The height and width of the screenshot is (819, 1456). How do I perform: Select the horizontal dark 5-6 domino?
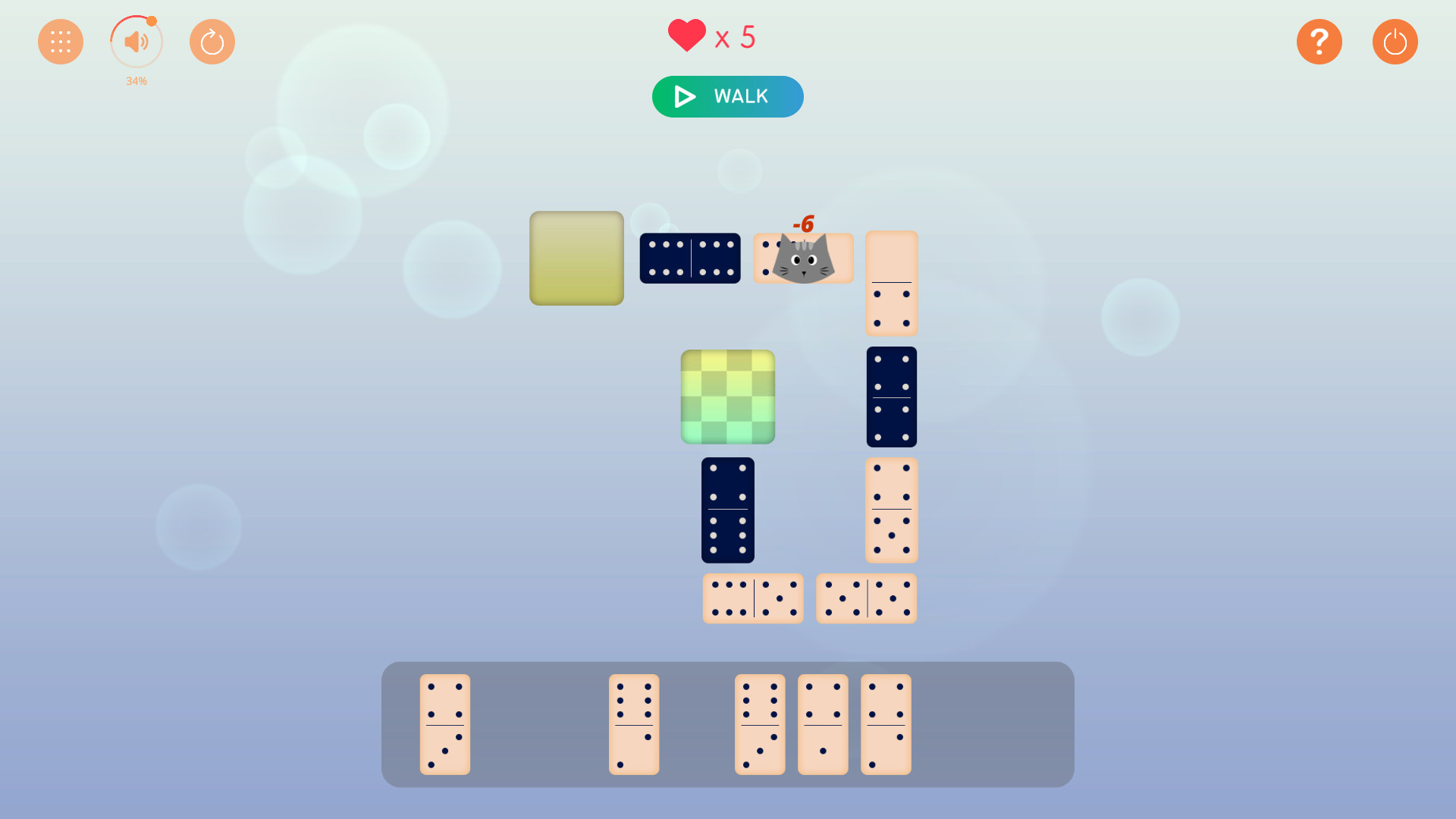click(x=689, y=258)
